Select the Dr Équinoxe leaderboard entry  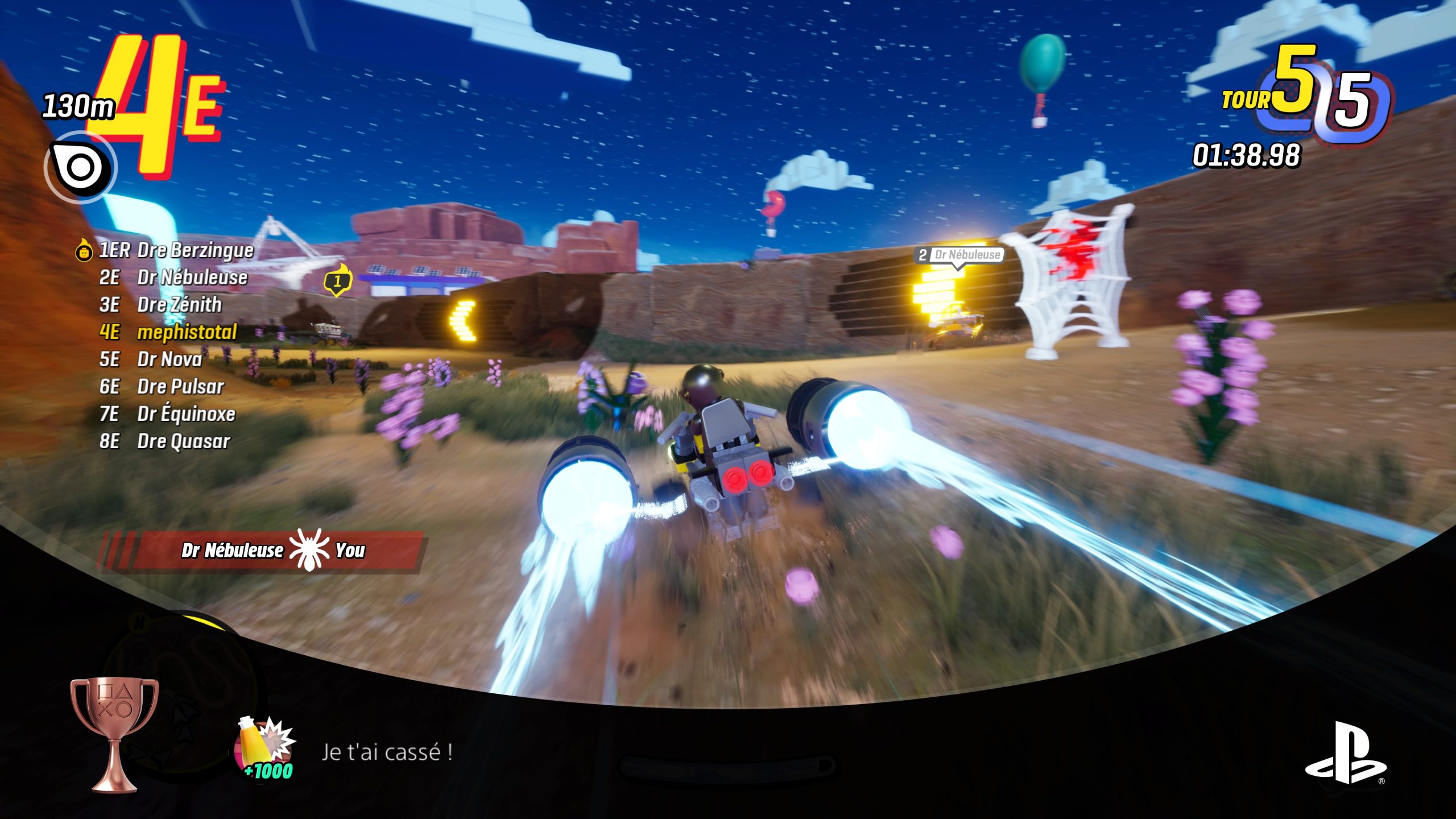167,414
